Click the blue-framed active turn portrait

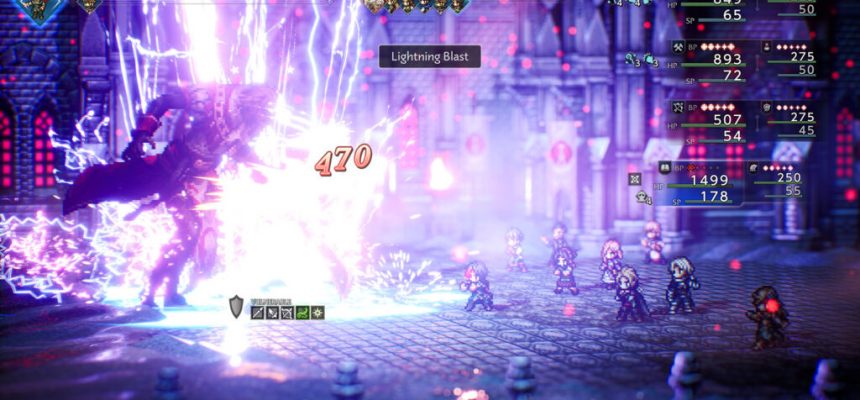(40, 8)
